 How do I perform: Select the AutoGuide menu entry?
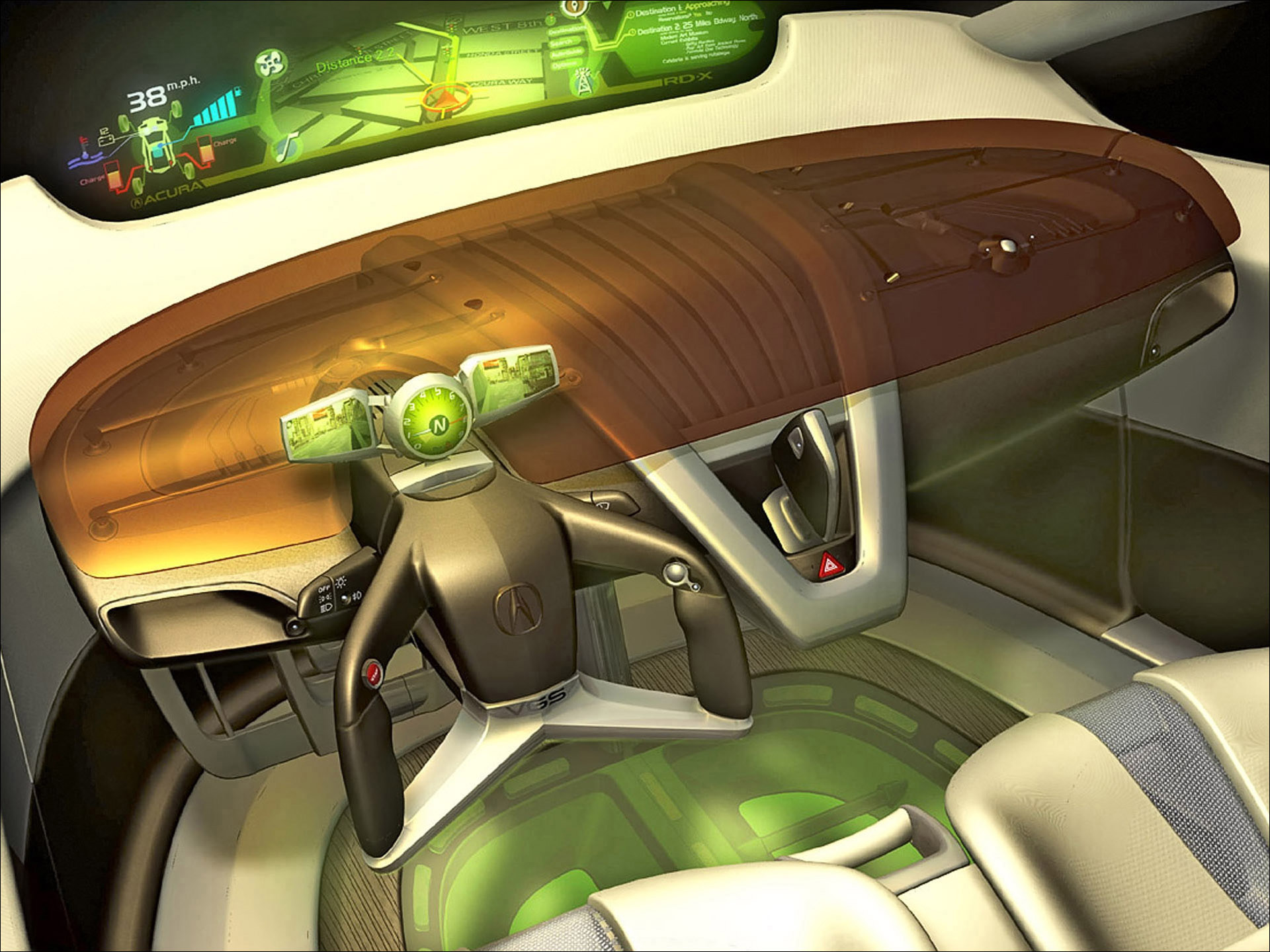pyautogui.click(x=566, y=53)
